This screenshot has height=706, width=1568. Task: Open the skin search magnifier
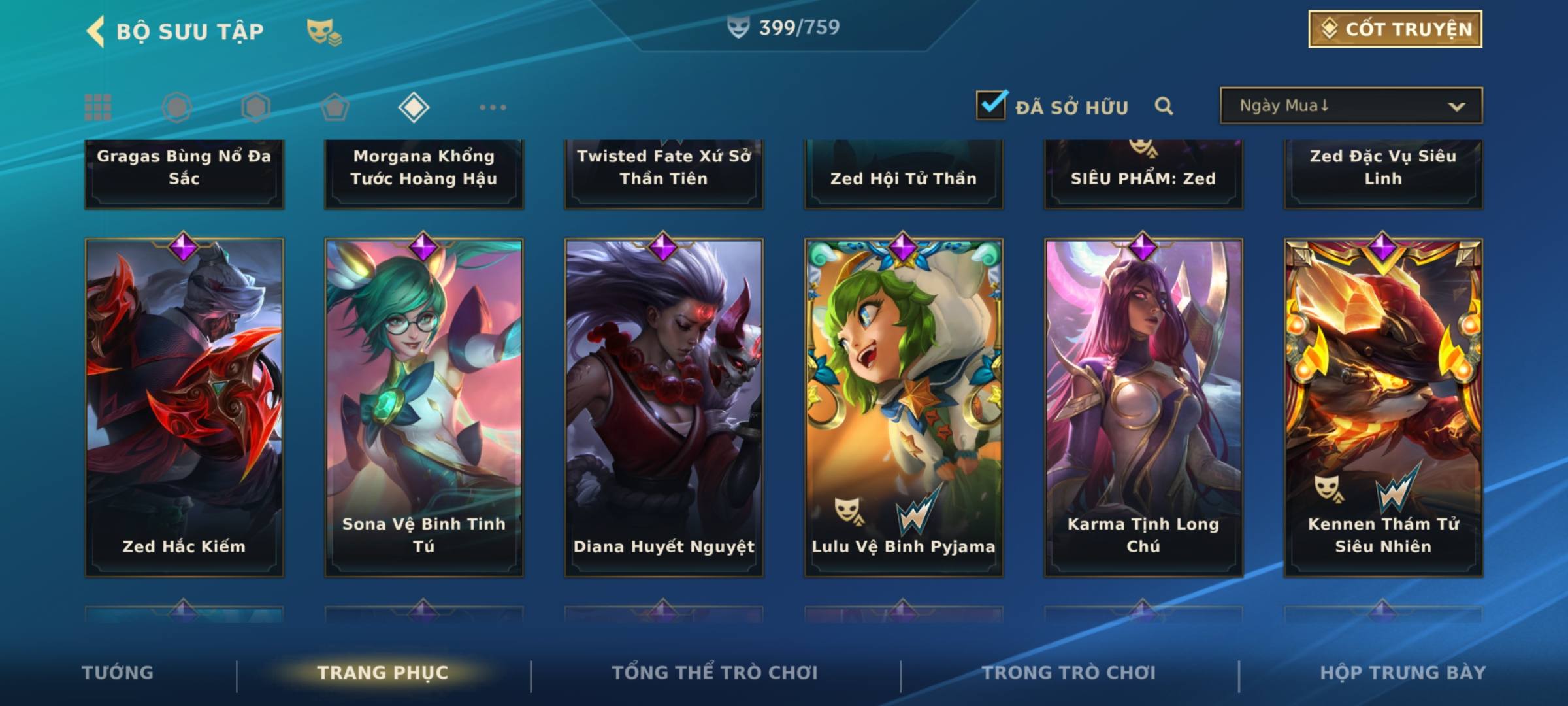coord(1164,106)
